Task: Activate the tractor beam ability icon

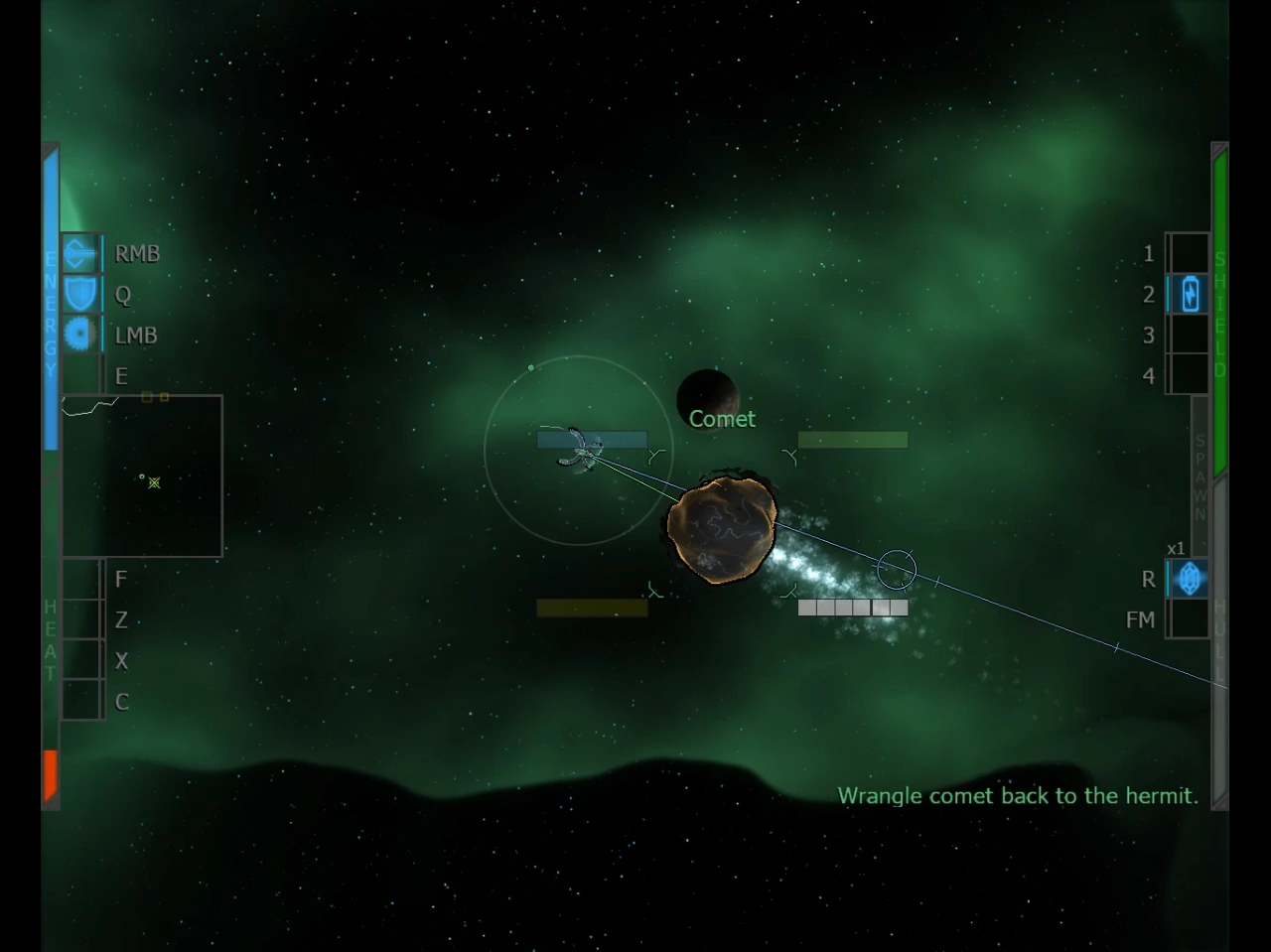Action: [x=80, y=254]
